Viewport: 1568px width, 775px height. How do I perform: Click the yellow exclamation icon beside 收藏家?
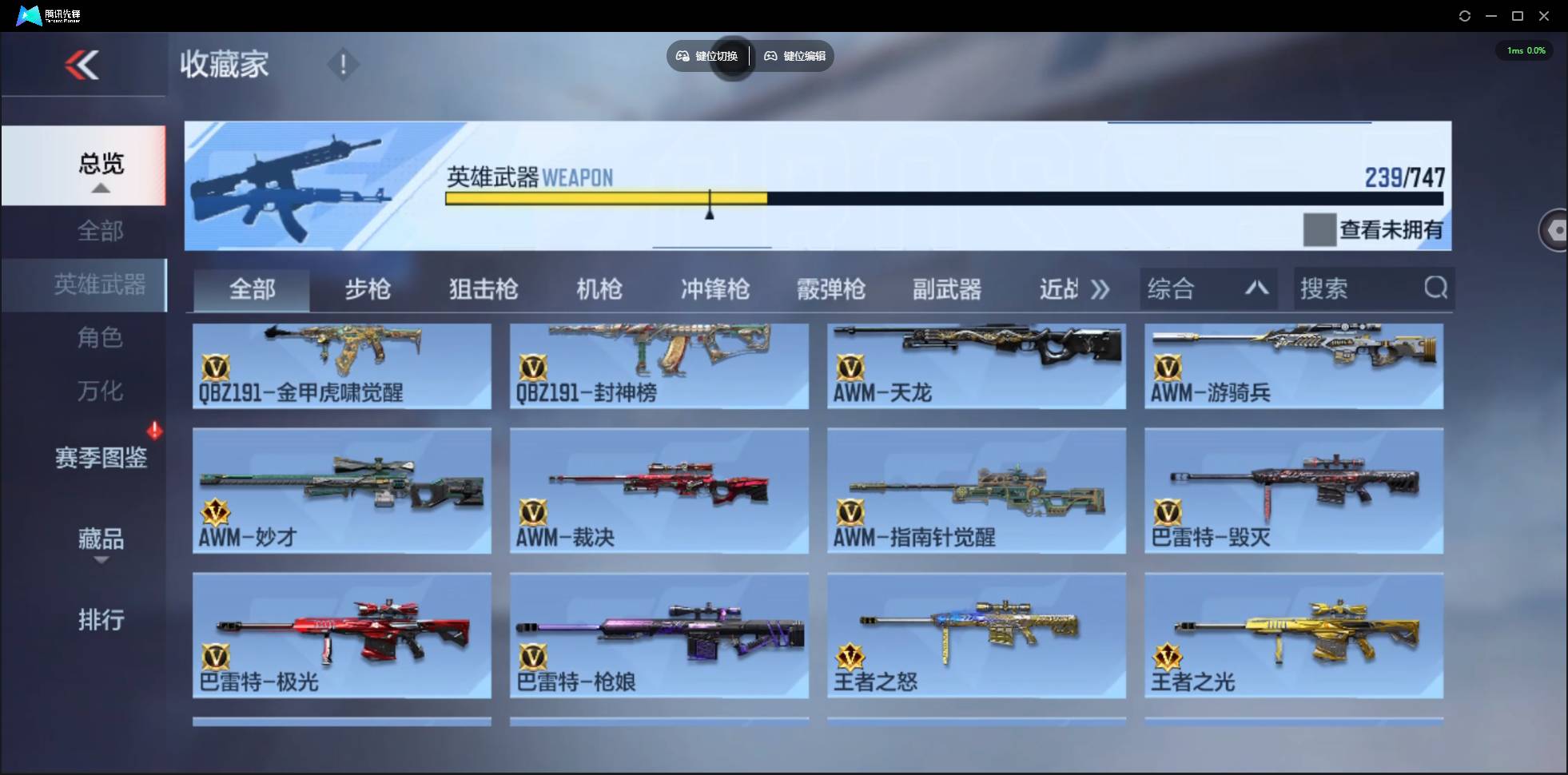pos(343,64)
